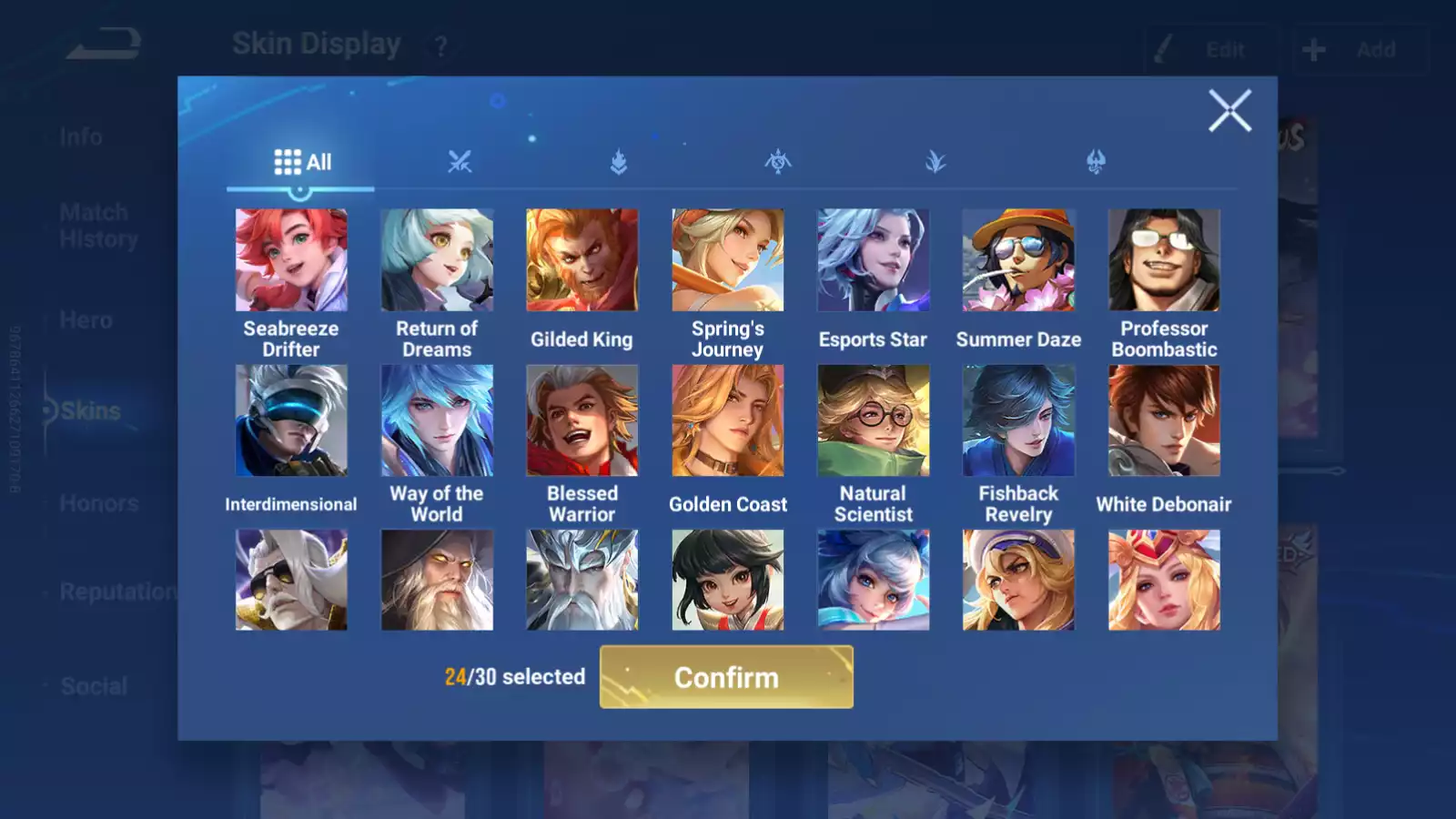Select the Spring's Journey skin
The width and height of the screenshot is (1456, 819).
(x=728, y=260)
